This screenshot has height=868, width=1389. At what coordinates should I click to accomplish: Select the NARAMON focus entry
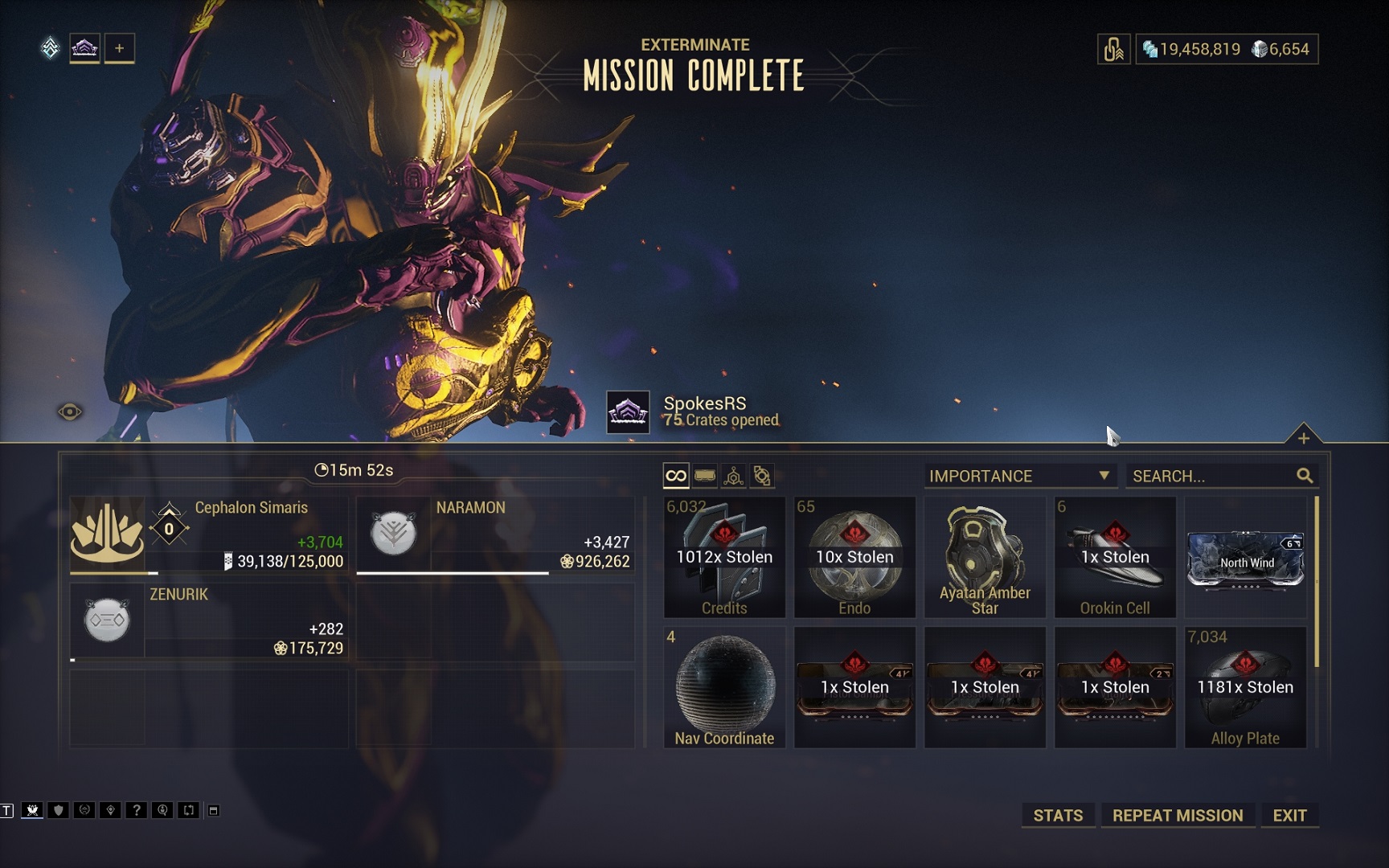pyautogui.click(x=495, y=534)
